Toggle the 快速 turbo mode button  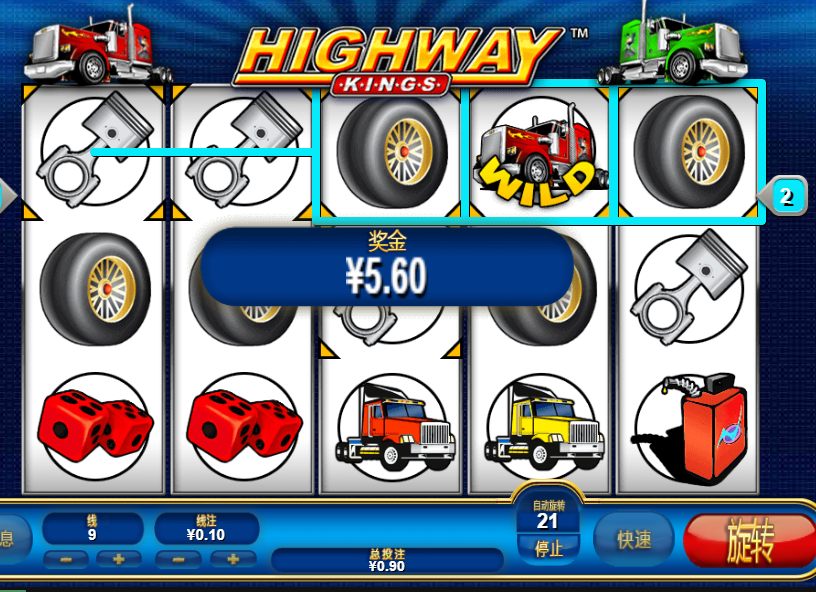click(x=634, y=540)
